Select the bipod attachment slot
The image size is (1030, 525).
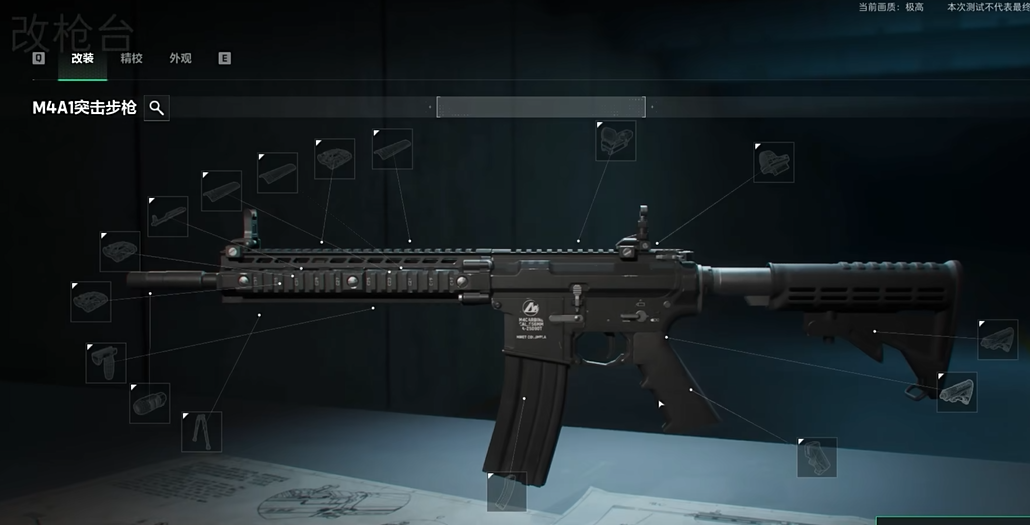click(201, 431)
